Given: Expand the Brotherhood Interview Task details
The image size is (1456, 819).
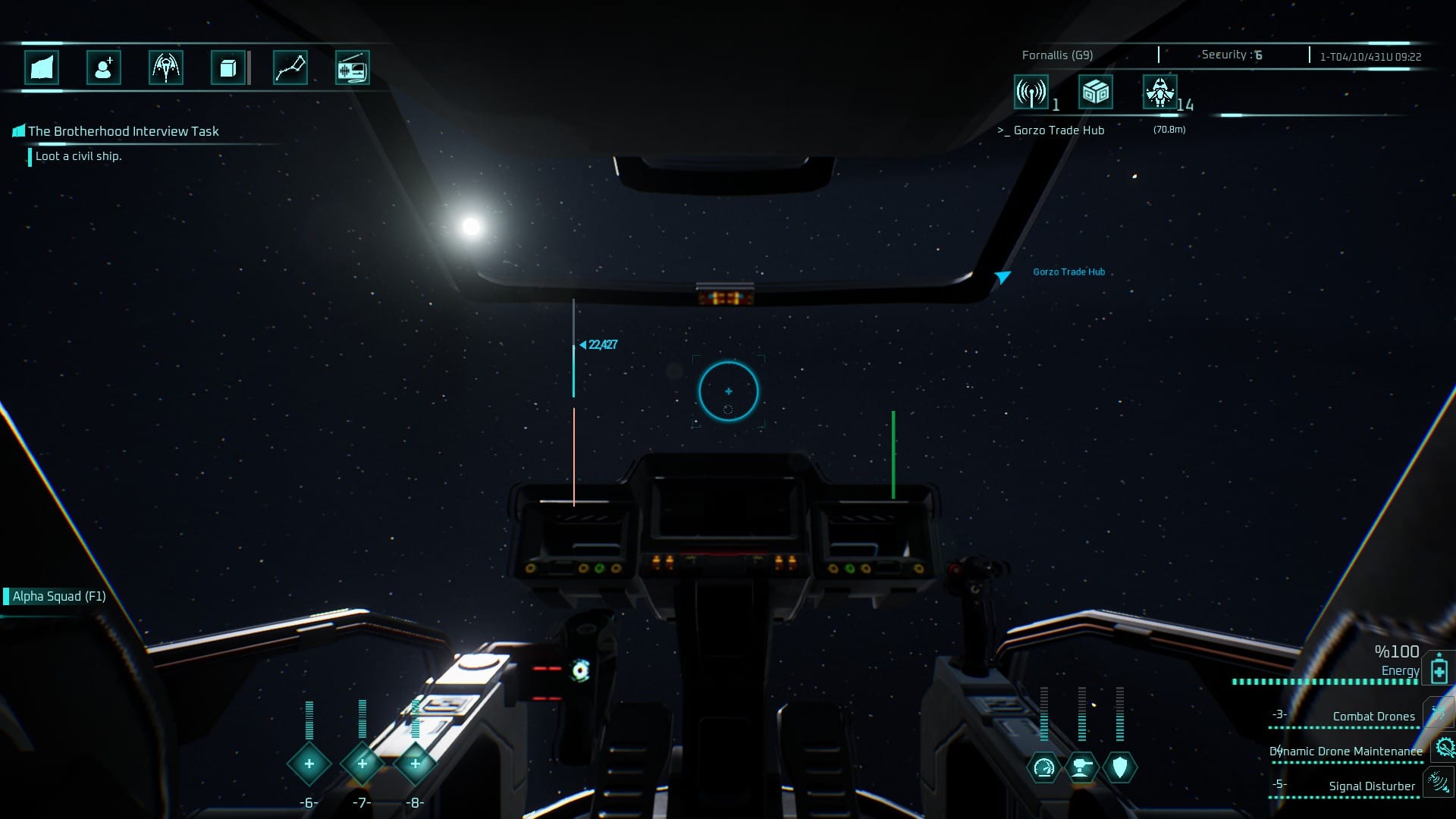Looking at the screenshot, I should [122, 130].
